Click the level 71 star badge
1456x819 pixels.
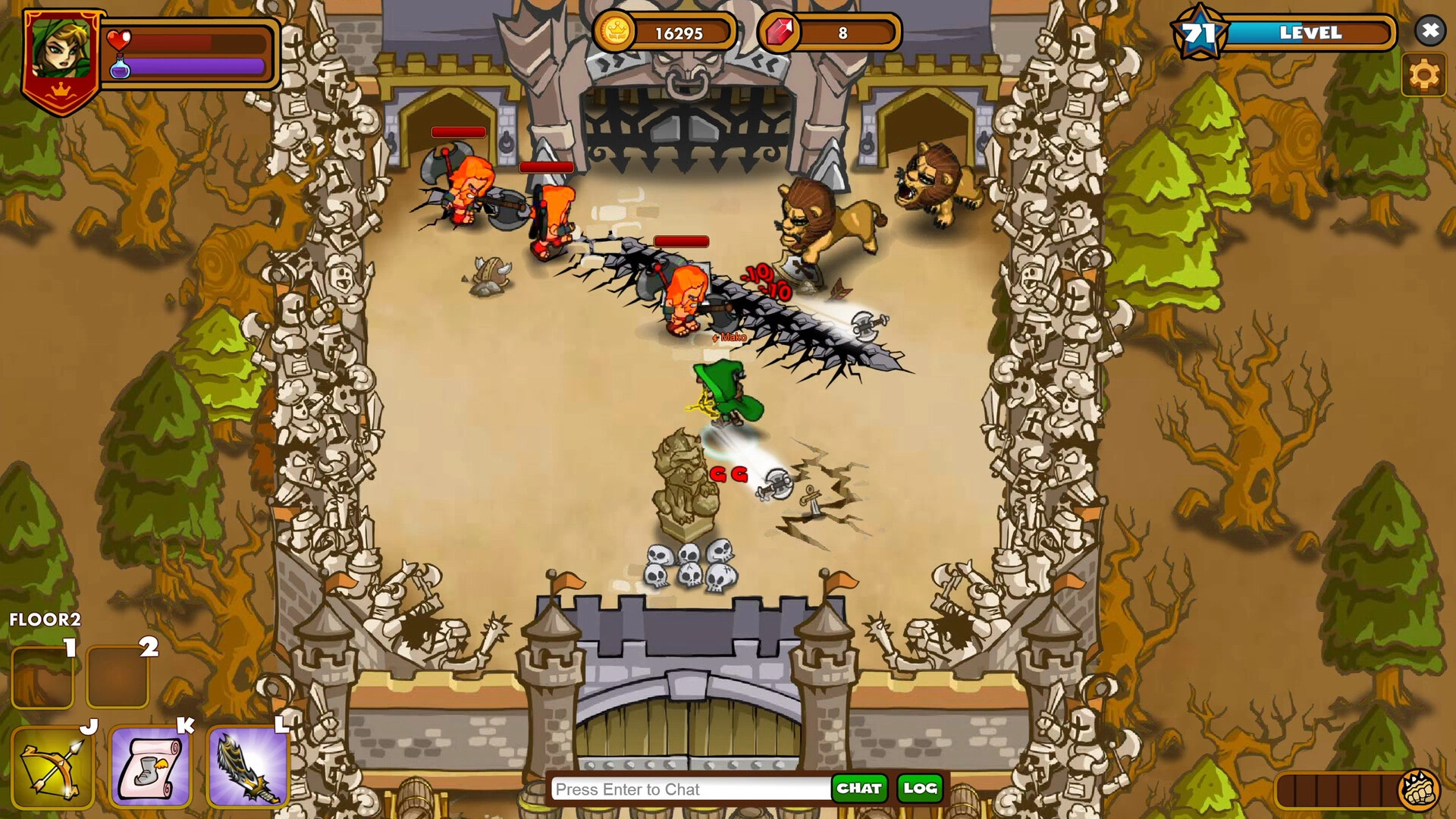click(x=1199, y=33)
